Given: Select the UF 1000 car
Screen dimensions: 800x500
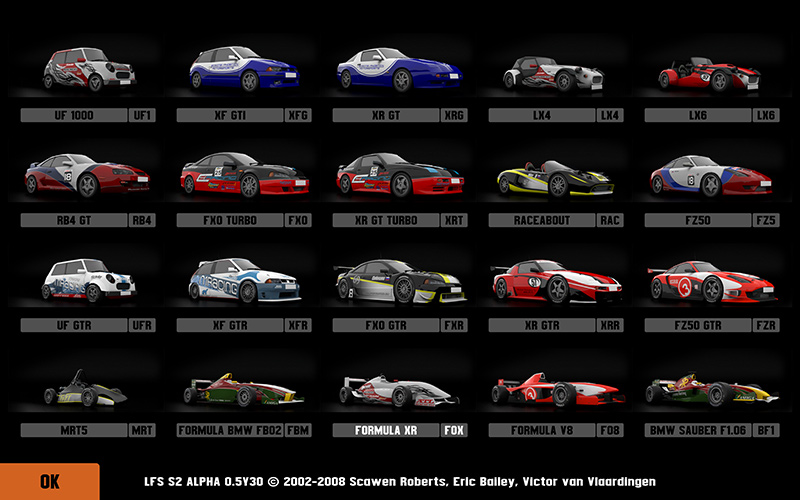Looking at the screenshot, I should 88,72.
